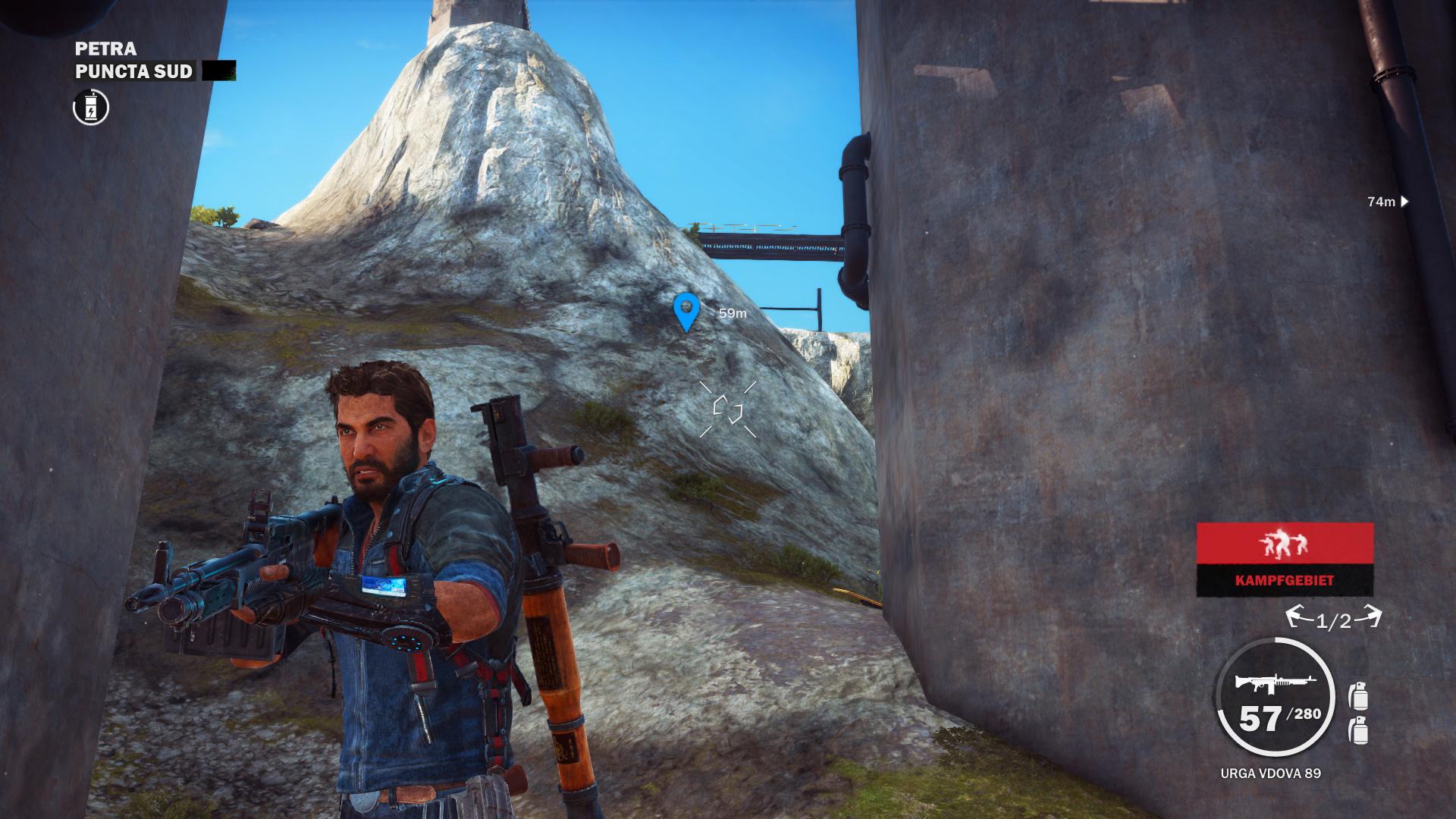Click the Kampfgebiet combat zone indicator
1456x819 pixels.
coord(1285,559)
